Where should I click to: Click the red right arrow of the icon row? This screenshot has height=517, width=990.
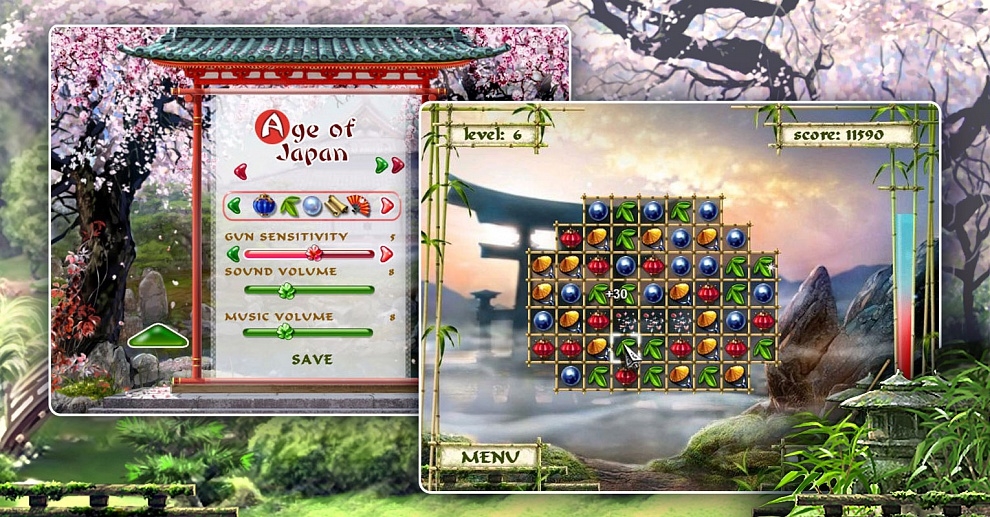[388, 206]
